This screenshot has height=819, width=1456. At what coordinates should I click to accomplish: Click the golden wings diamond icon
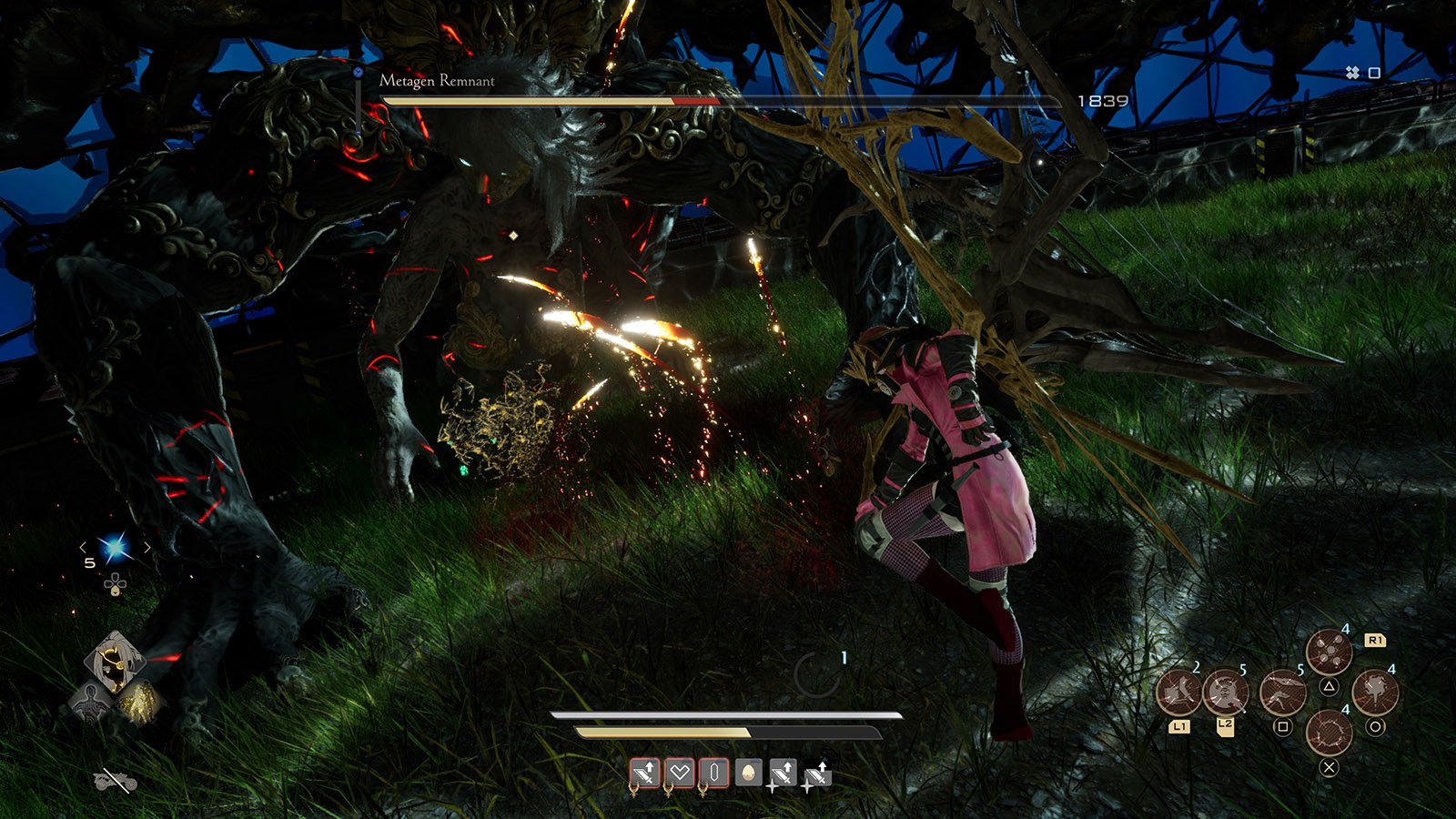(139, 702)
